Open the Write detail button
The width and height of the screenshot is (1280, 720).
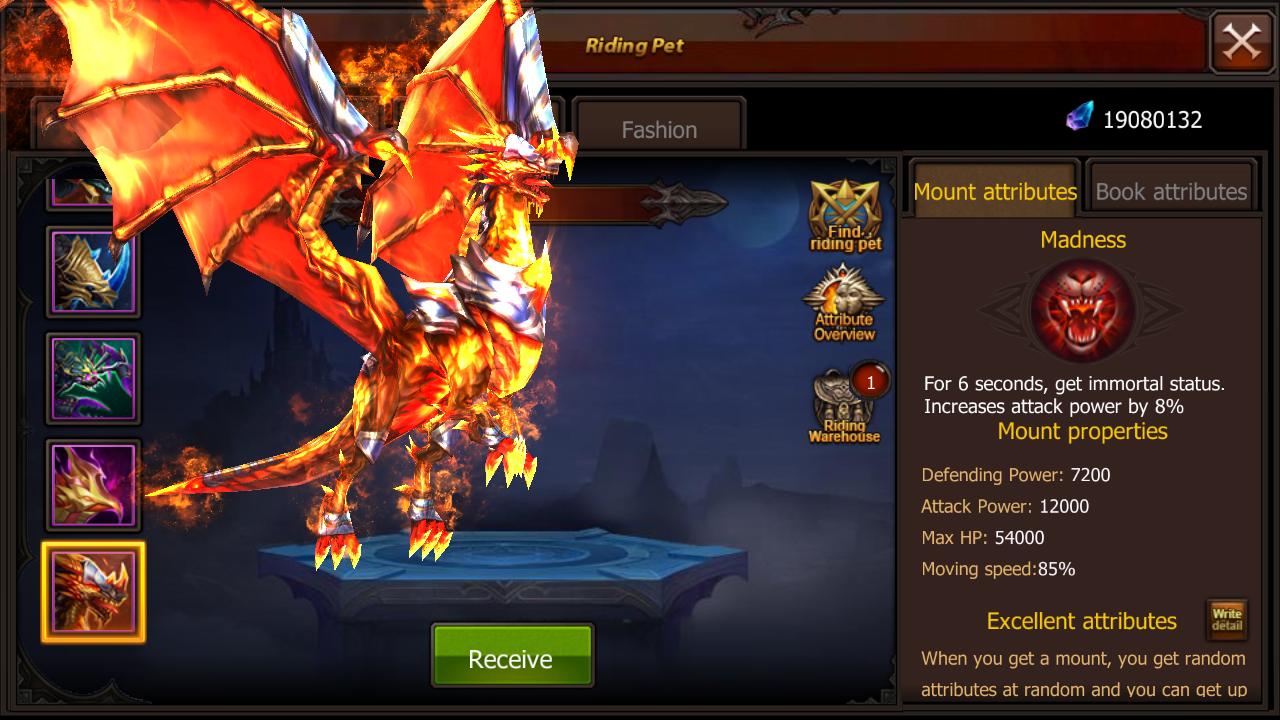pyautogui.click(x=1226, y=620)
